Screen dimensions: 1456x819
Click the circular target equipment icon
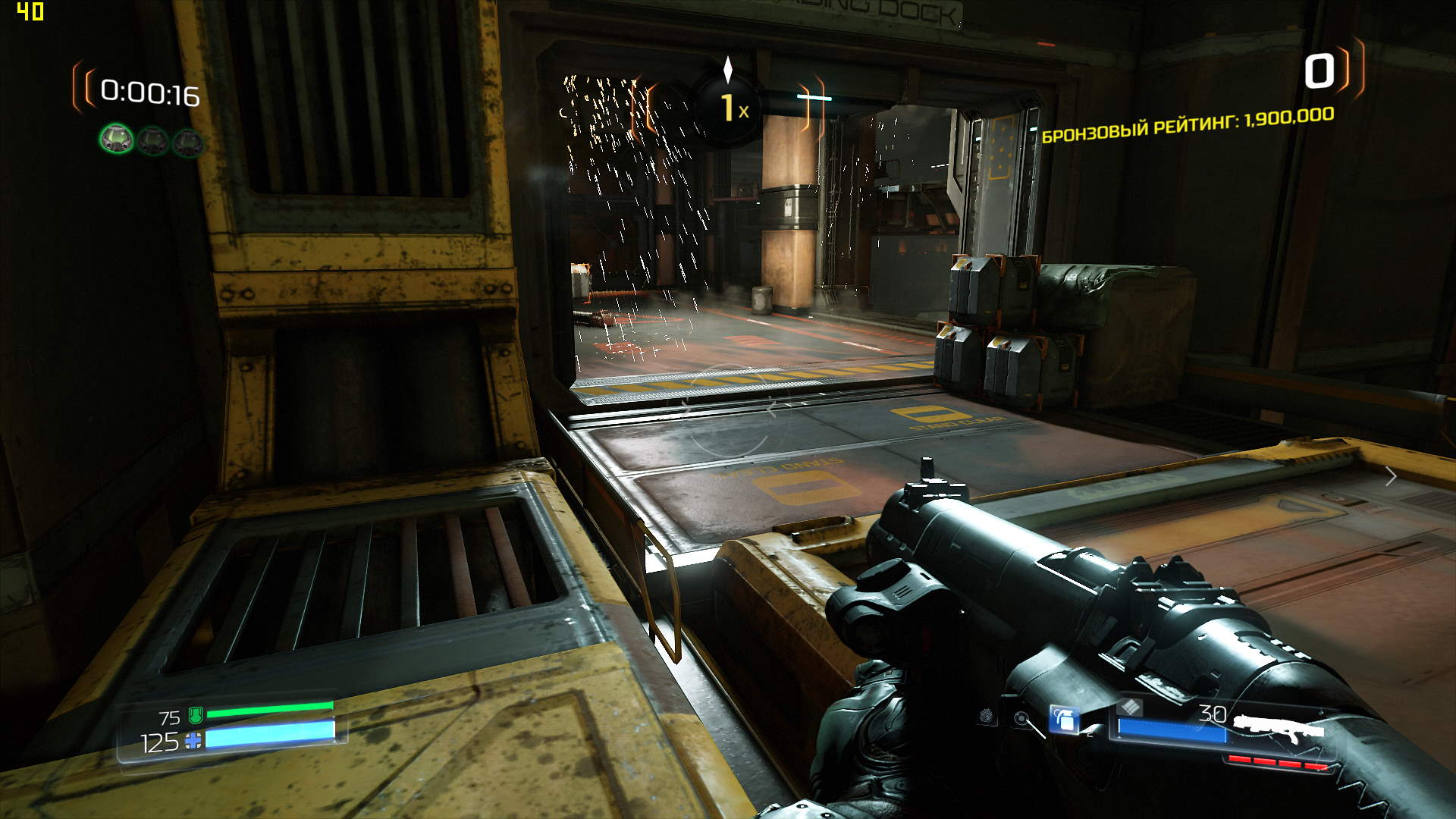point(1021,717)
